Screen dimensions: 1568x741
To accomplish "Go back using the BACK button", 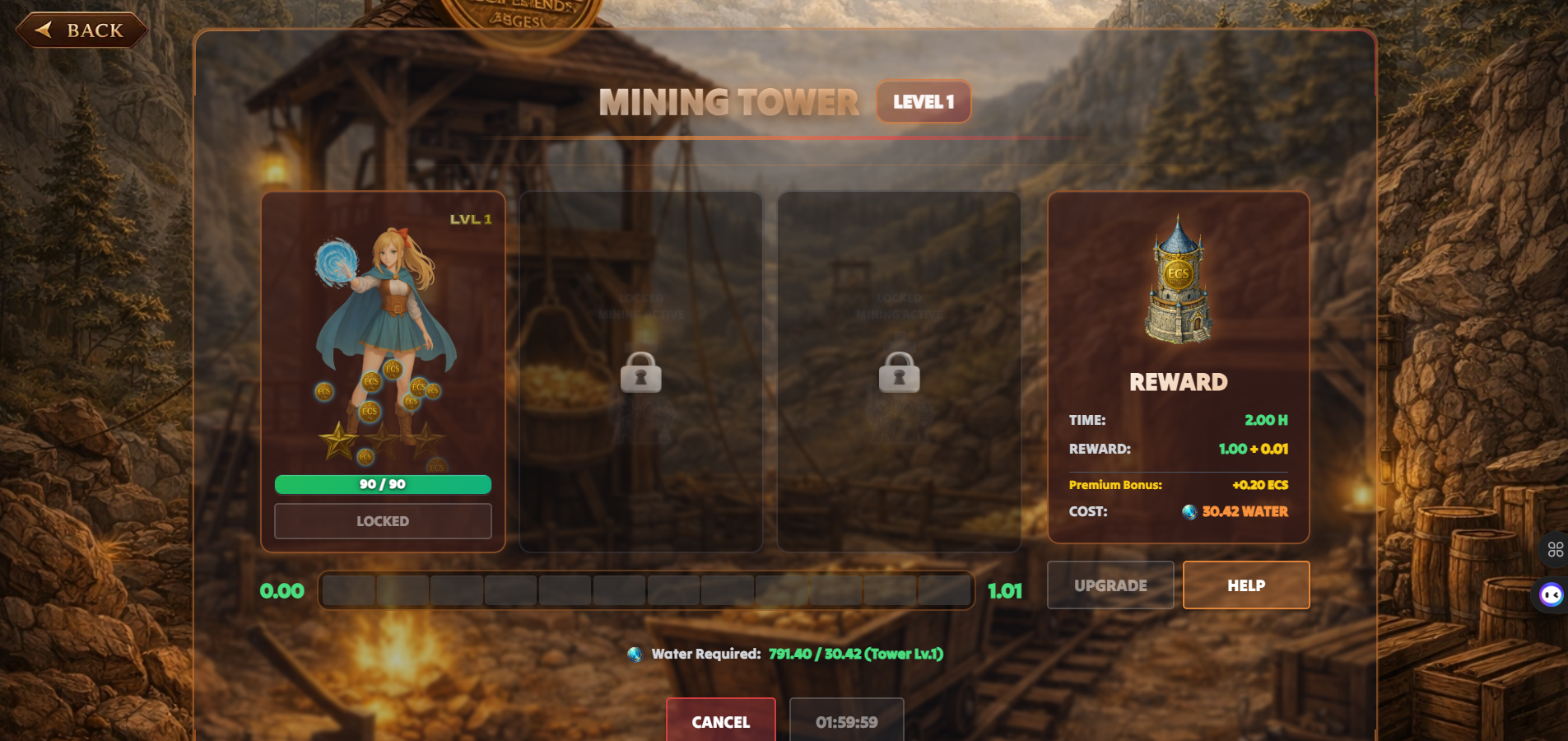I will [x=81, y=30].
